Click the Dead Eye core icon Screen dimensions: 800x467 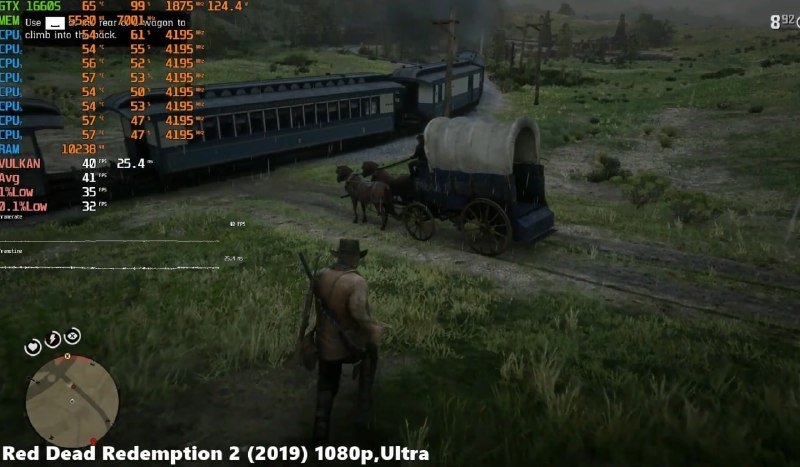(x=72, y=336)
